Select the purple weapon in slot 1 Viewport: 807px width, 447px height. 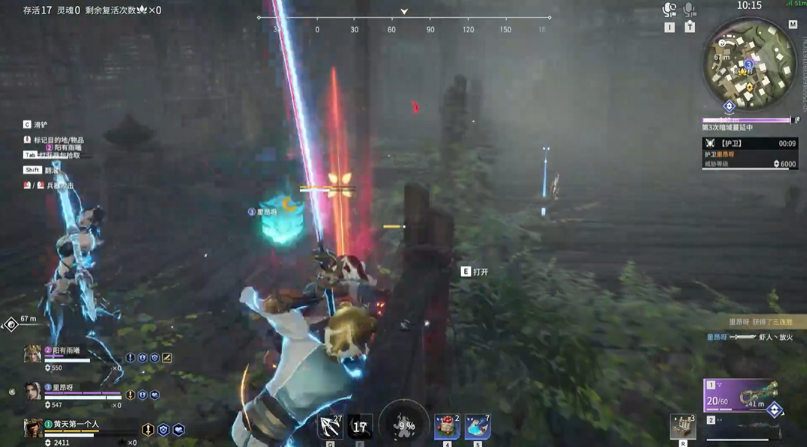click(740, 395)
